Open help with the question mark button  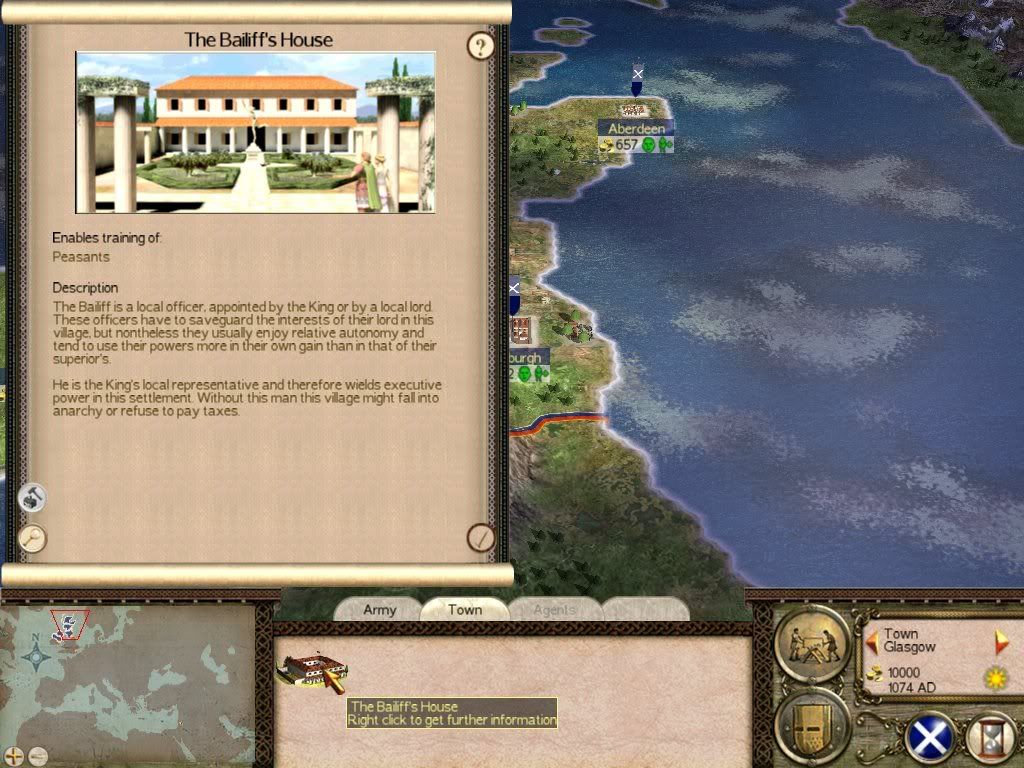pyautogui.click(x=481, y=46)
